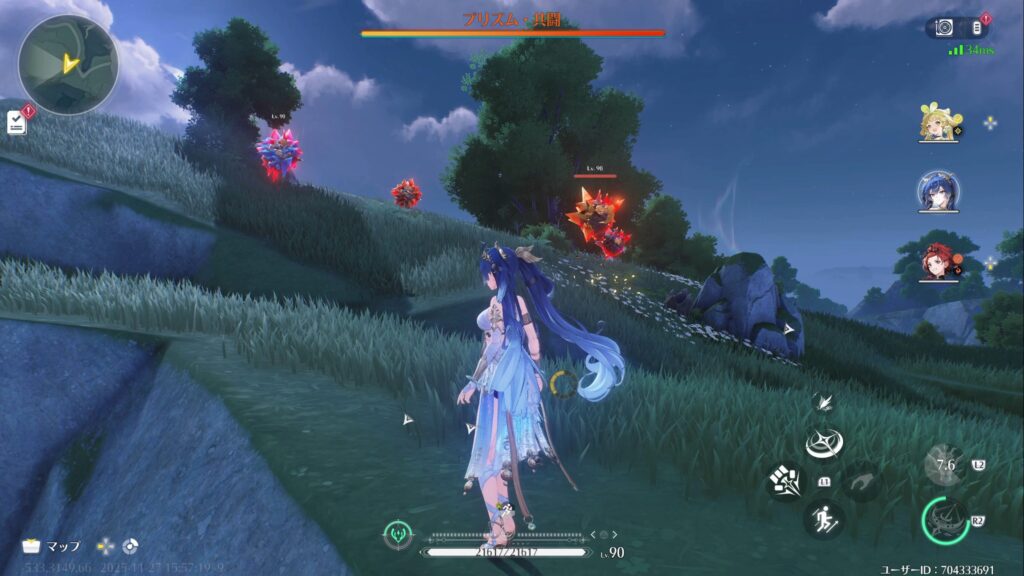The width and height of the screenshot is (1024, 576).
Task: Tap the running figure dash icon
Action: click(x=825, y=519)
